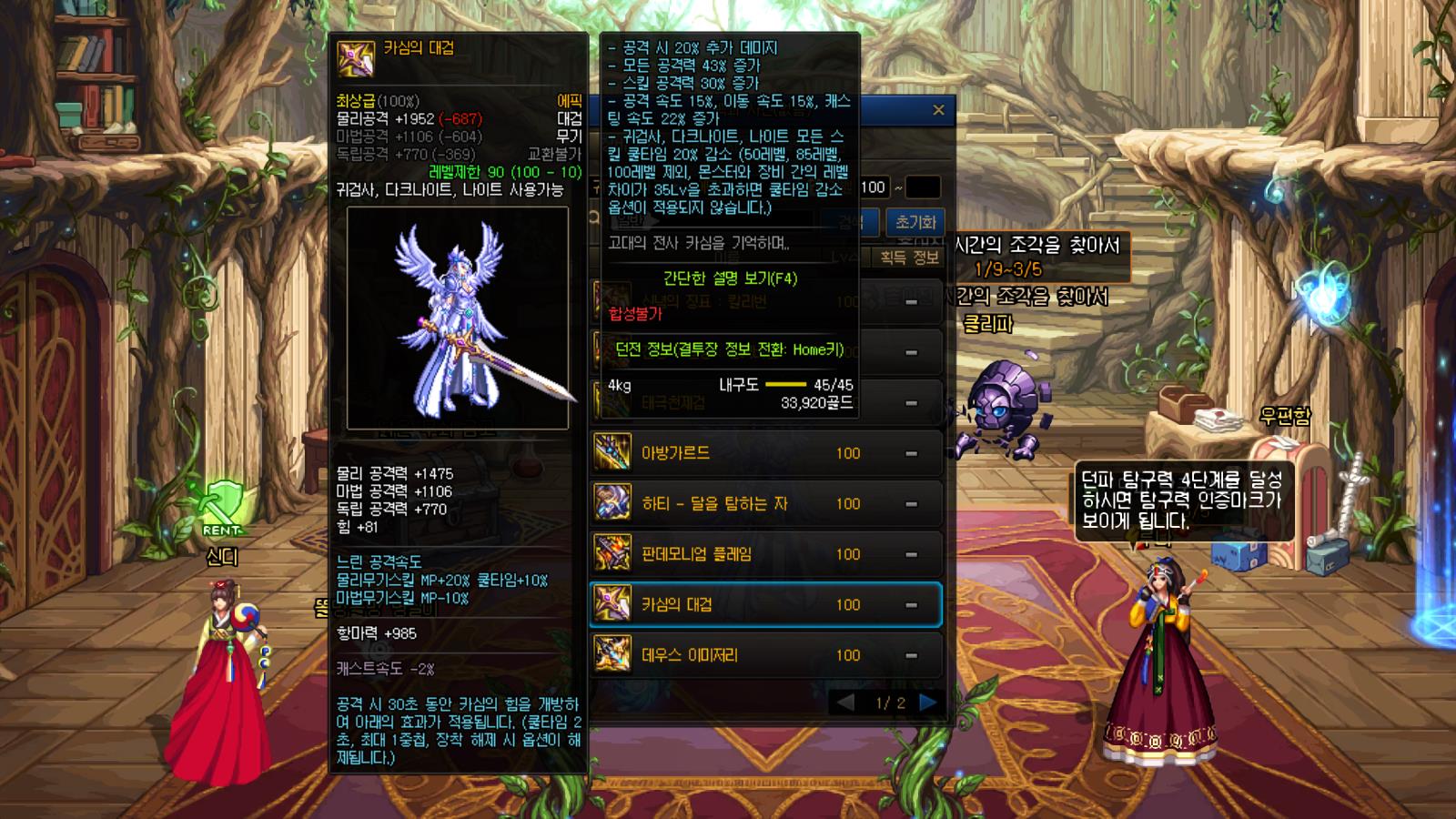Choose the 하티 - 달을 탐하는 자 entry
Screen dimensions: 1456x819
(x=764, y=503)
